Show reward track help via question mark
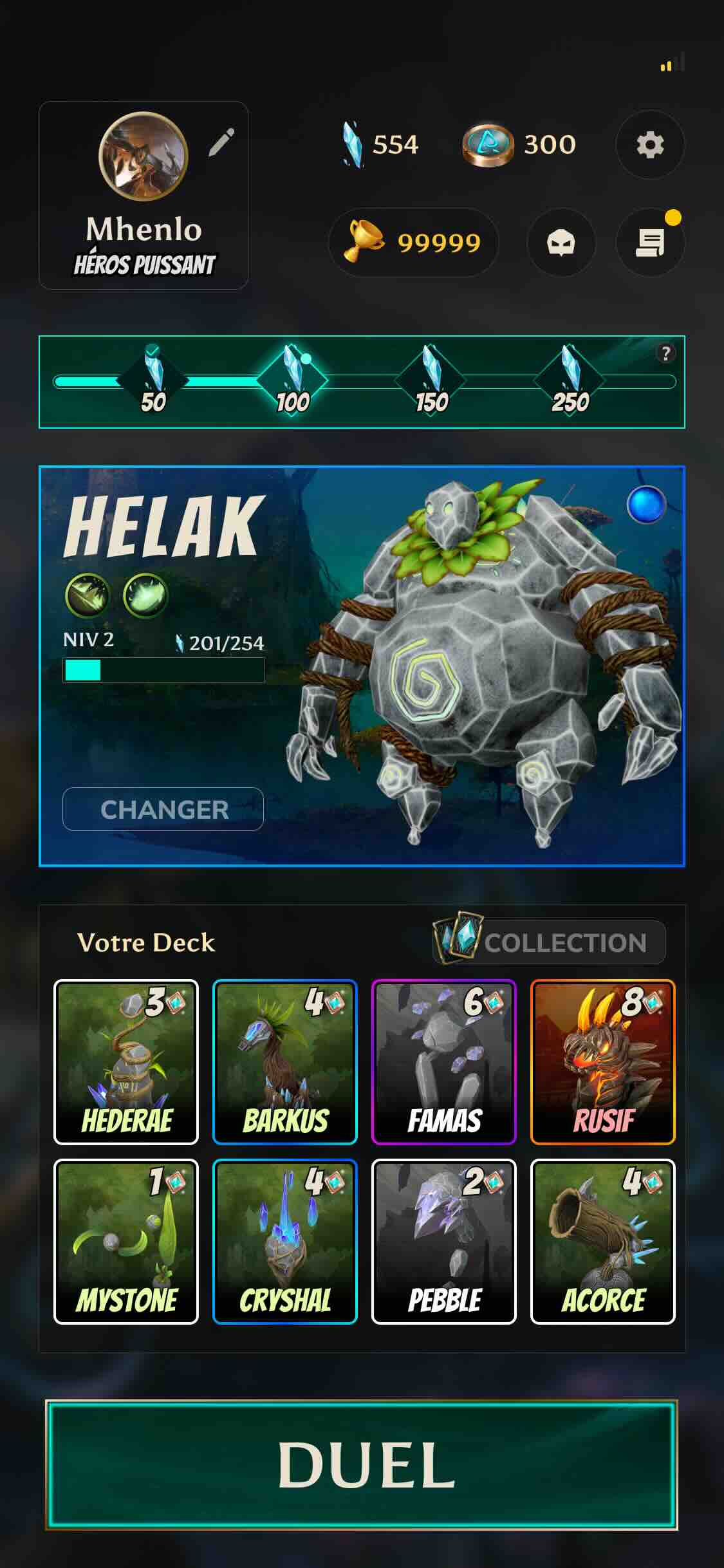Screen dimensions: 724x1568 pyautogui.click(x=665, y=353)
